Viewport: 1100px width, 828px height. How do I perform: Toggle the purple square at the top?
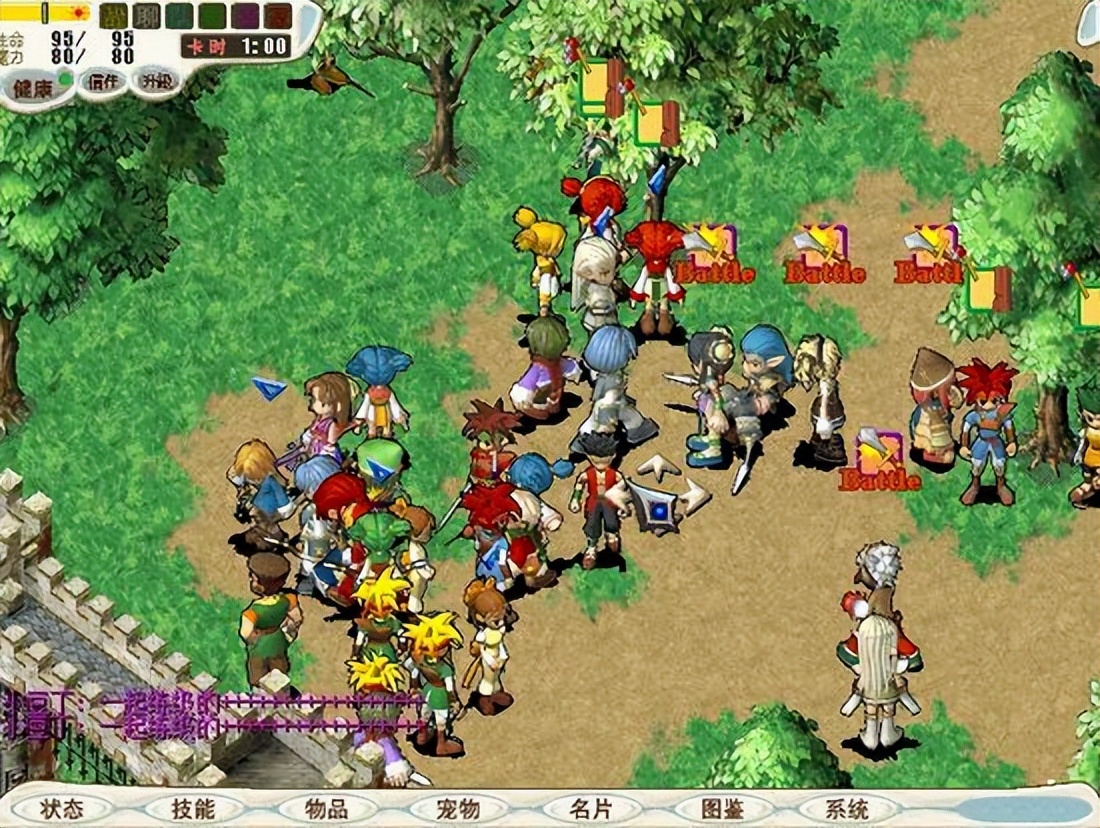coord(245,16)
